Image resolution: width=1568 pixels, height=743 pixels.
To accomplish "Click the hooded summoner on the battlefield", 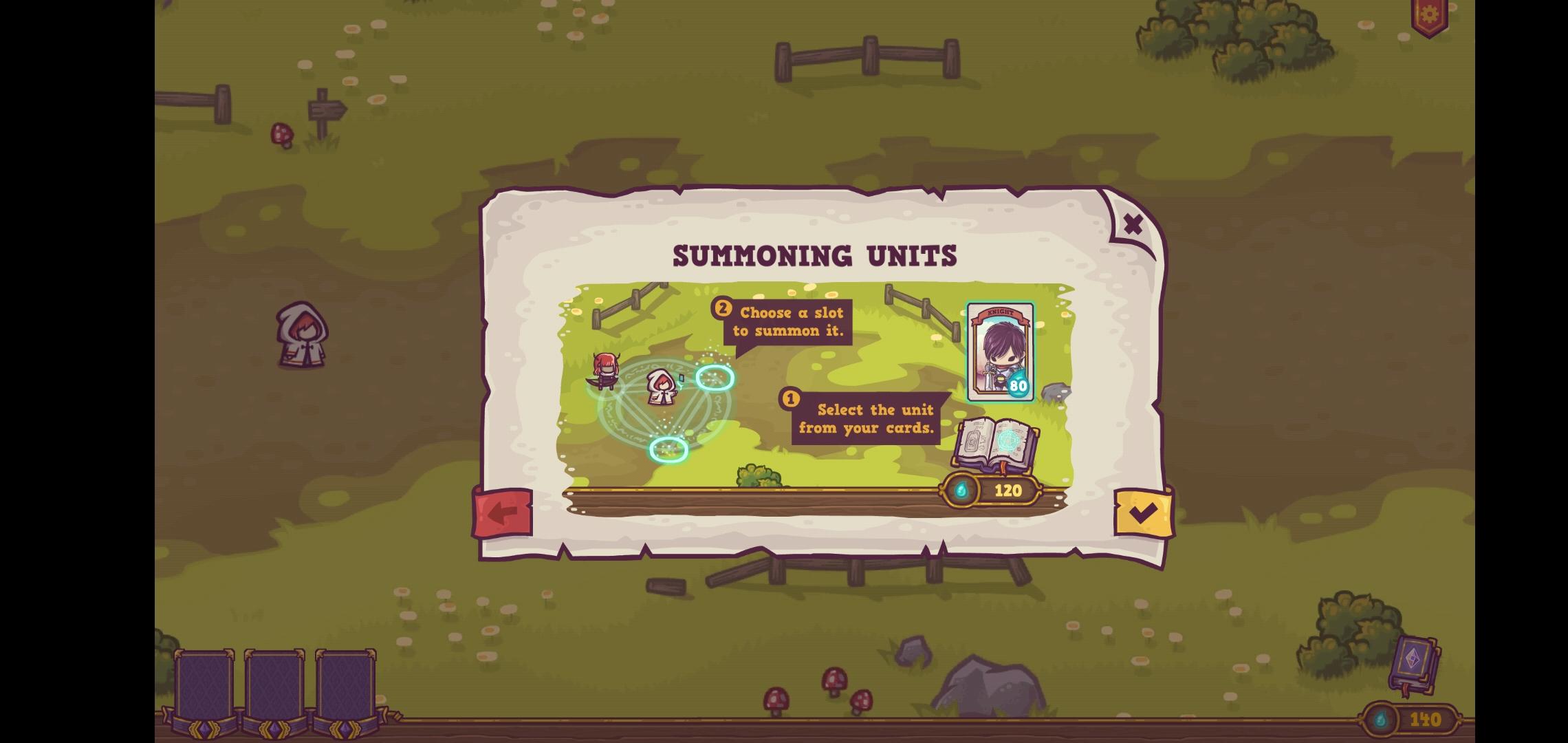I will 660,390.
